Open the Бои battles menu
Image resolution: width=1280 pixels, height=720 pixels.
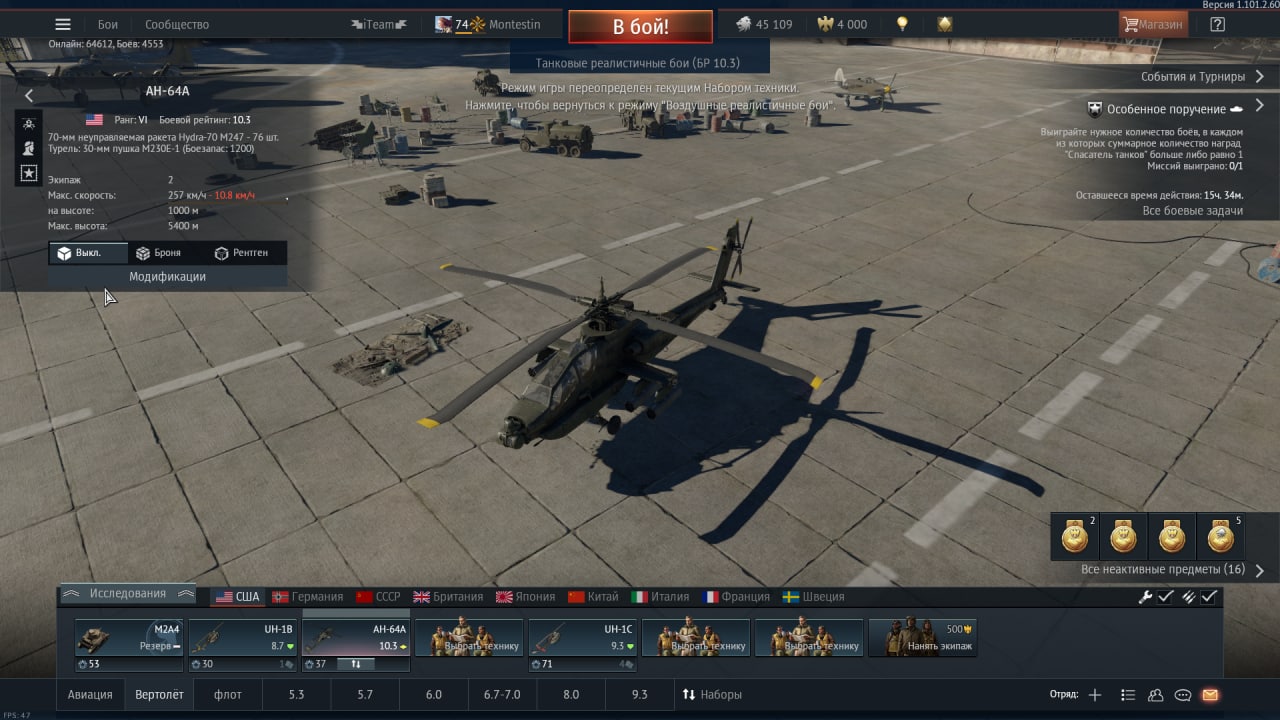tap(108, 25)
